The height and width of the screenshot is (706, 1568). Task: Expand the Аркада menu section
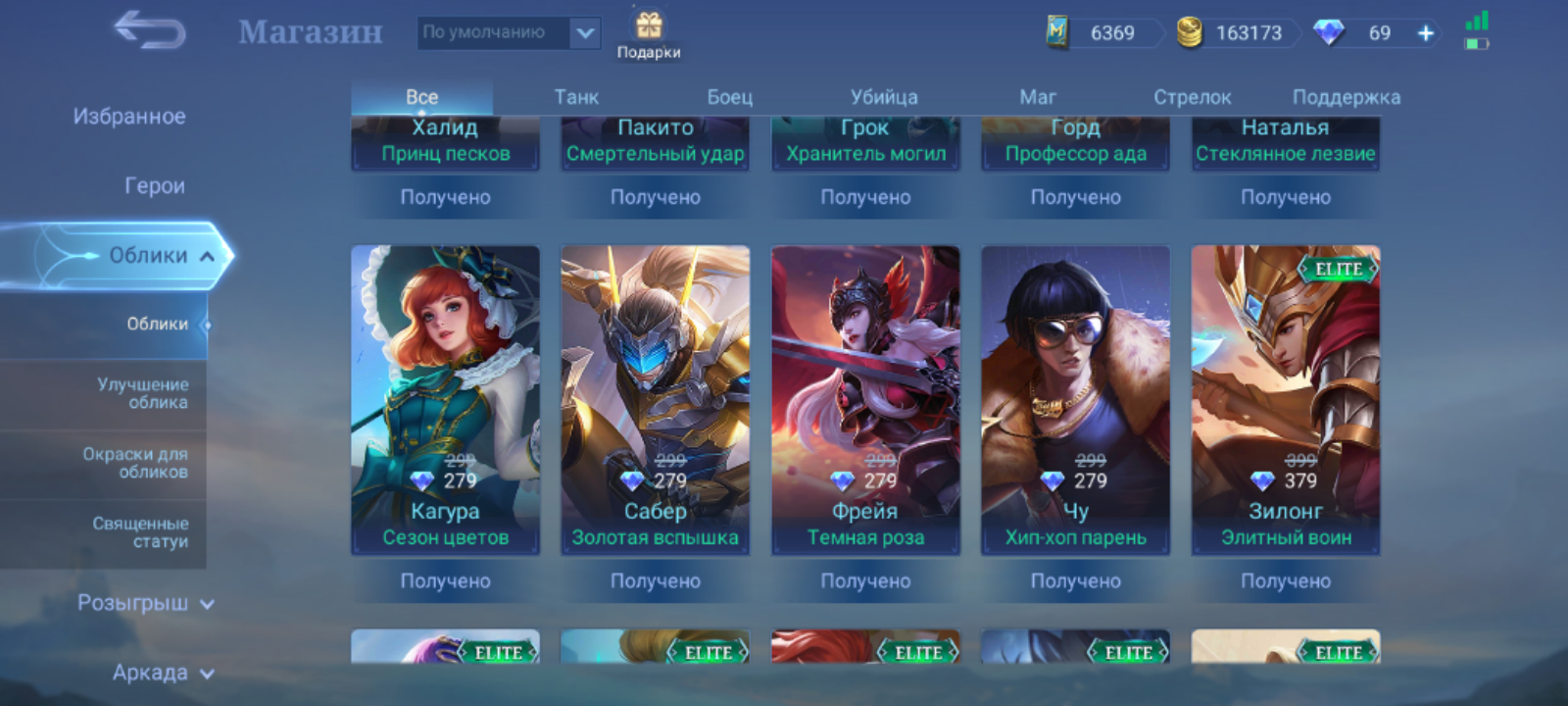point(162,673)
